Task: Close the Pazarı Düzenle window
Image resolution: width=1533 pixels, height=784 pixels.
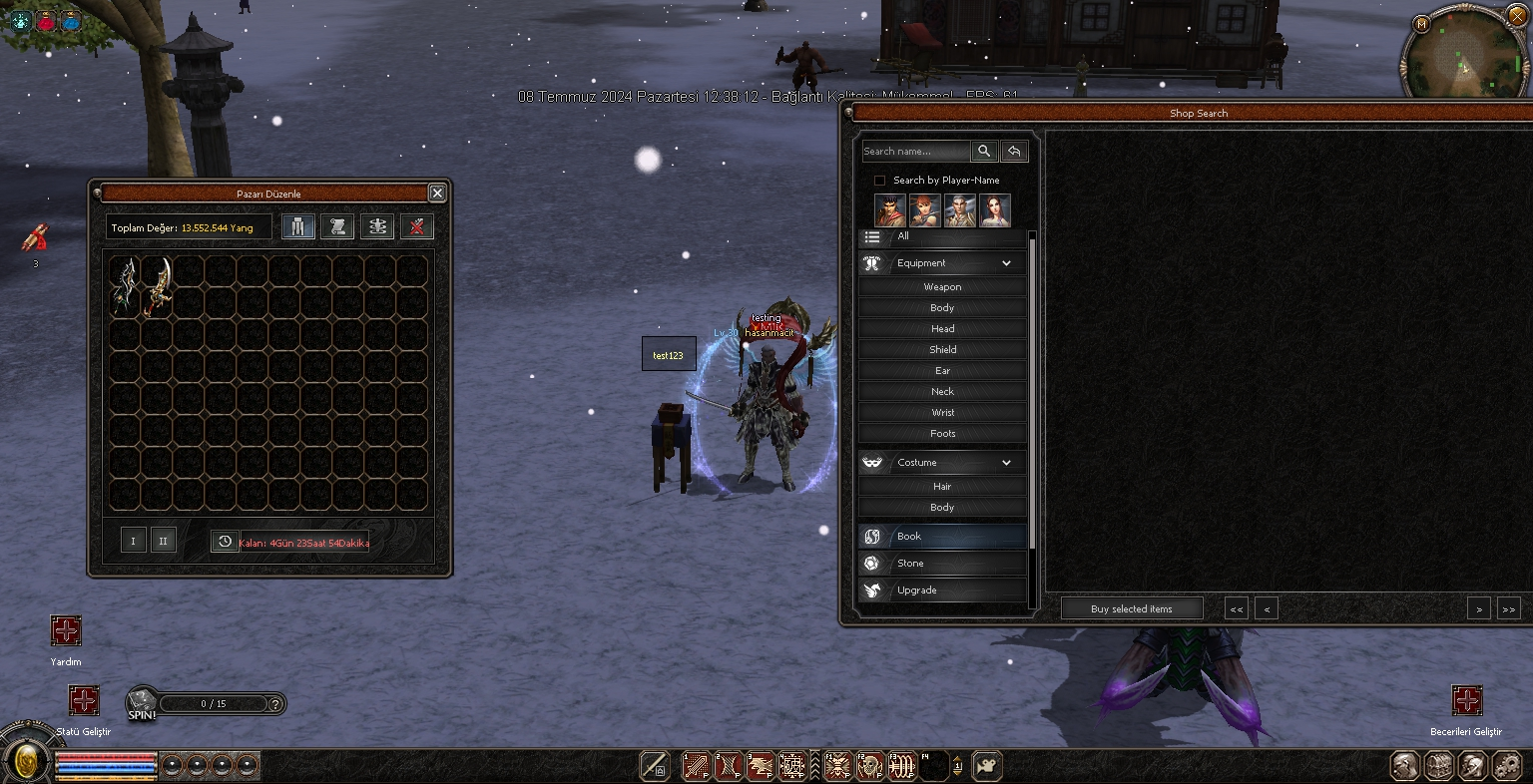Action: [437, 194]
